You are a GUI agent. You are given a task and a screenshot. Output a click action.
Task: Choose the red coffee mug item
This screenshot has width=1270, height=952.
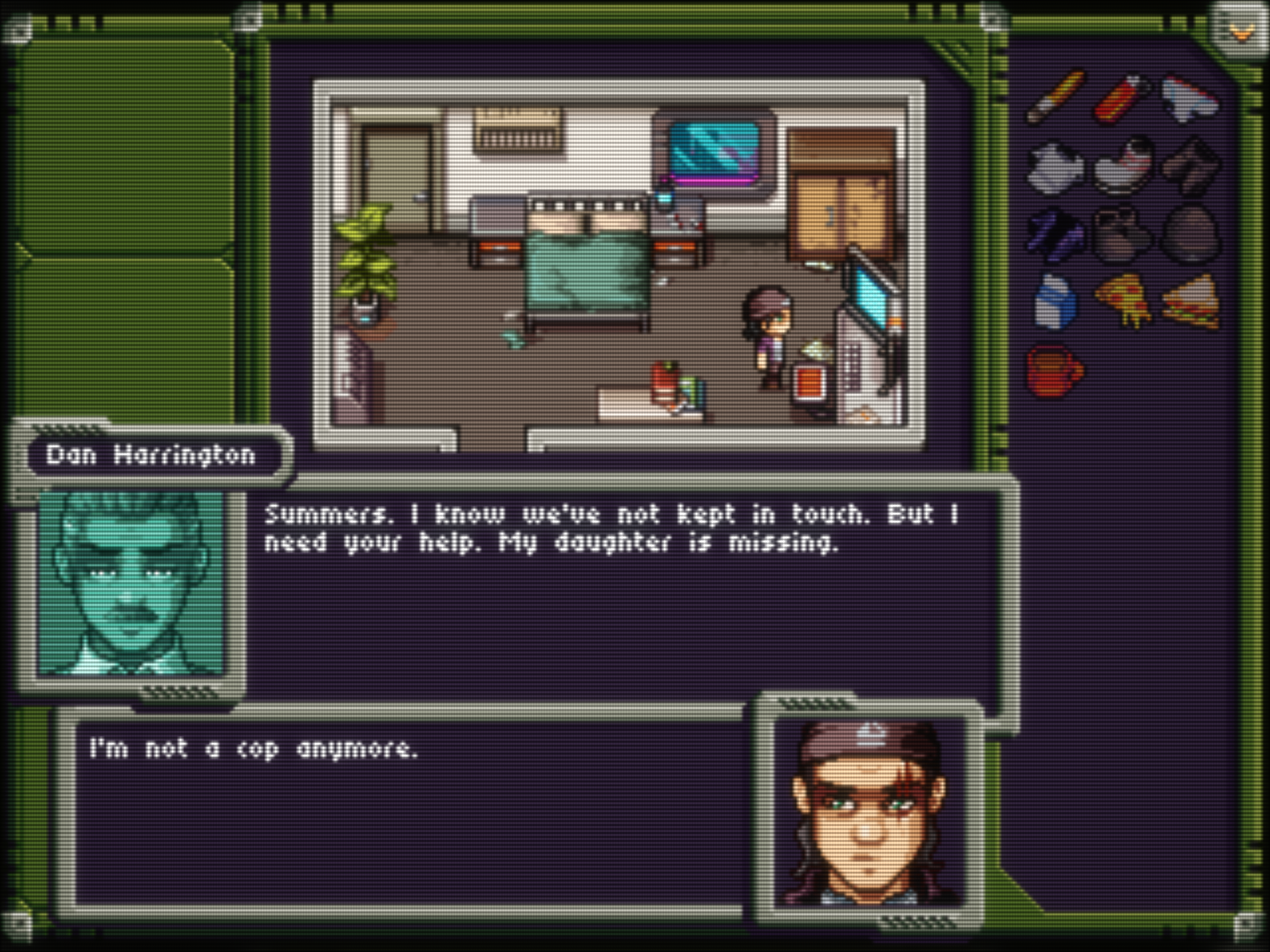click(x=1056, y=369)
